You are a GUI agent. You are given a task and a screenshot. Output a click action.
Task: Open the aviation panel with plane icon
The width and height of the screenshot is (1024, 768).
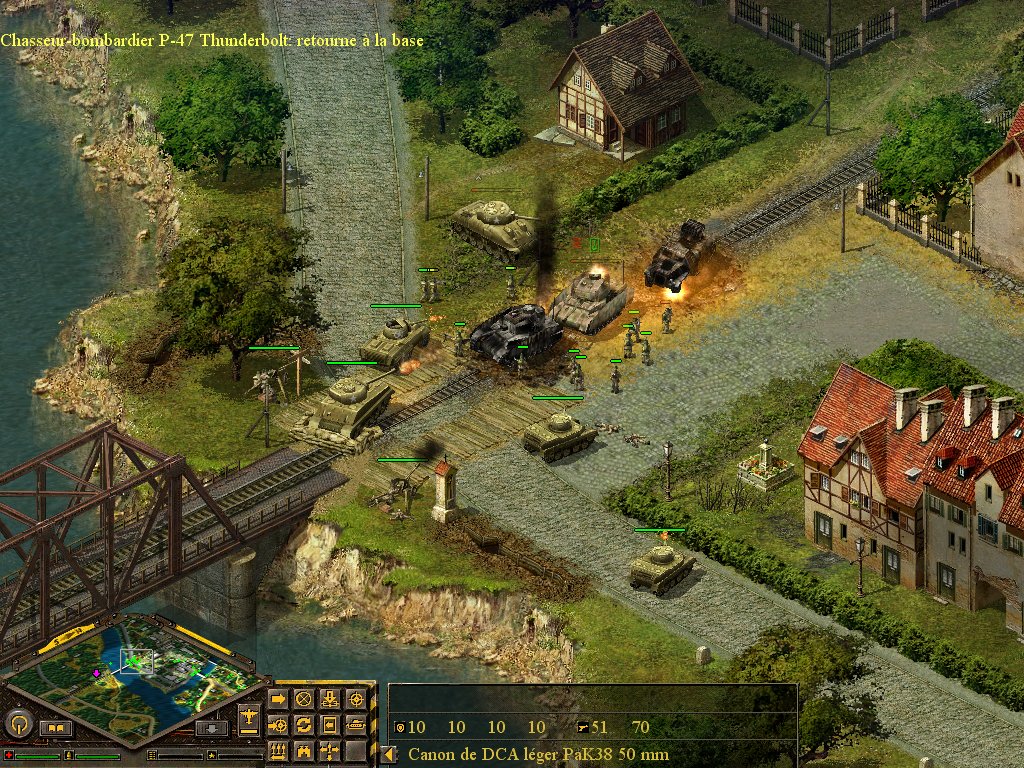click(x=250, y=716)
